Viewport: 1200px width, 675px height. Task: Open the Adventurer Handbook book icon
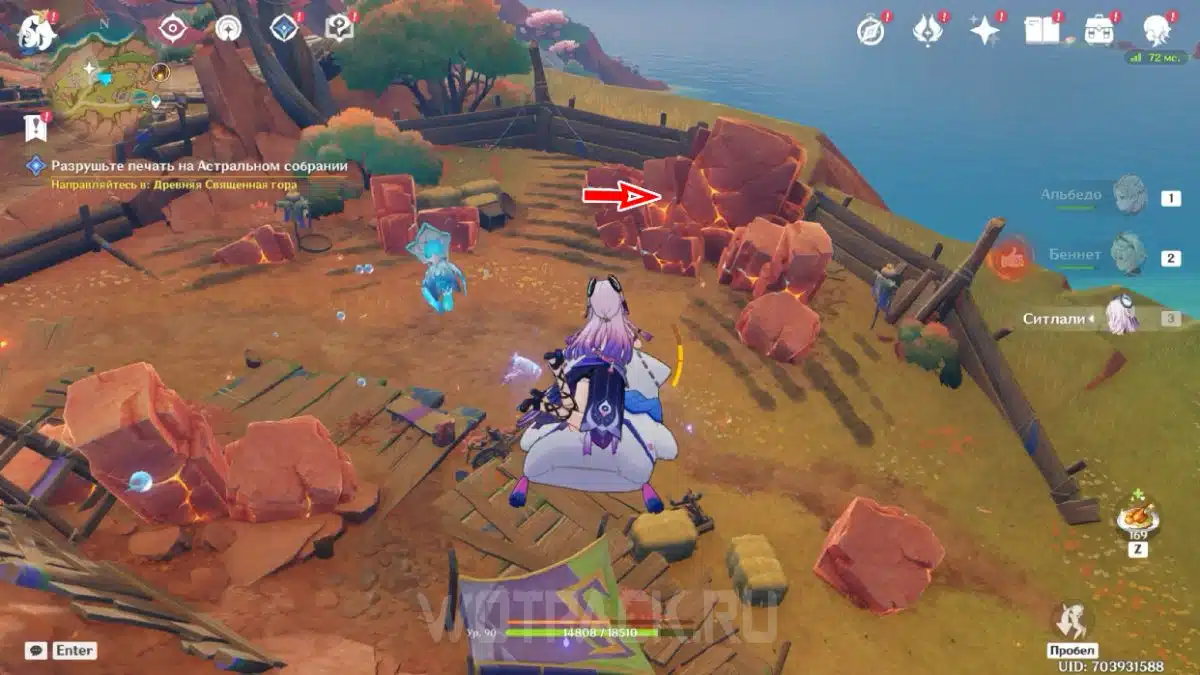(1042, 31)
